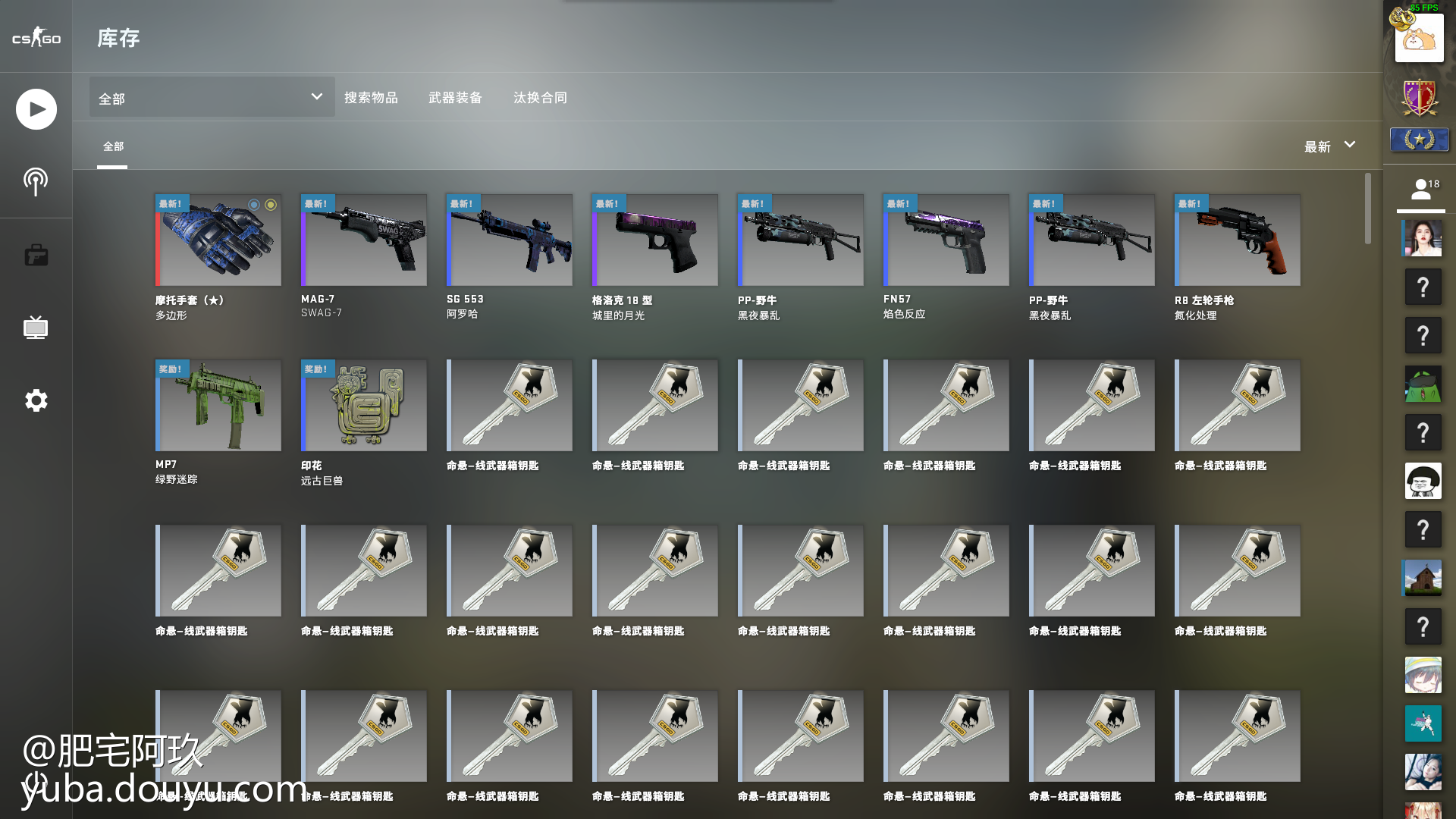Select the MP7 绿野迷踪 item
The width and height of the screenshot is (1456, 819).
[218, 406]
